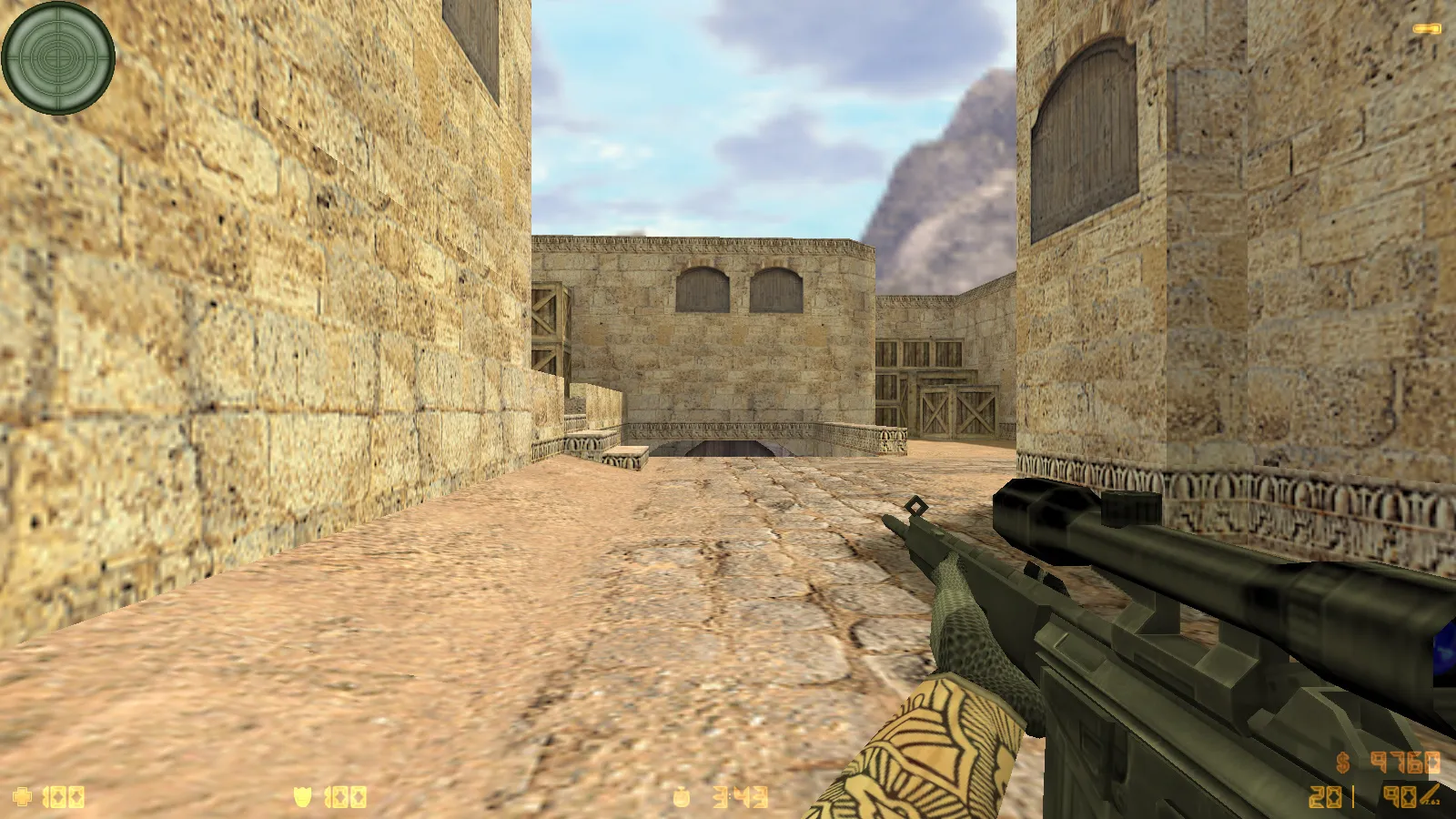The height and width of the screenshot is (819, 1456).
Task: Click the radar circle top-left
Action: pos(59,59)
